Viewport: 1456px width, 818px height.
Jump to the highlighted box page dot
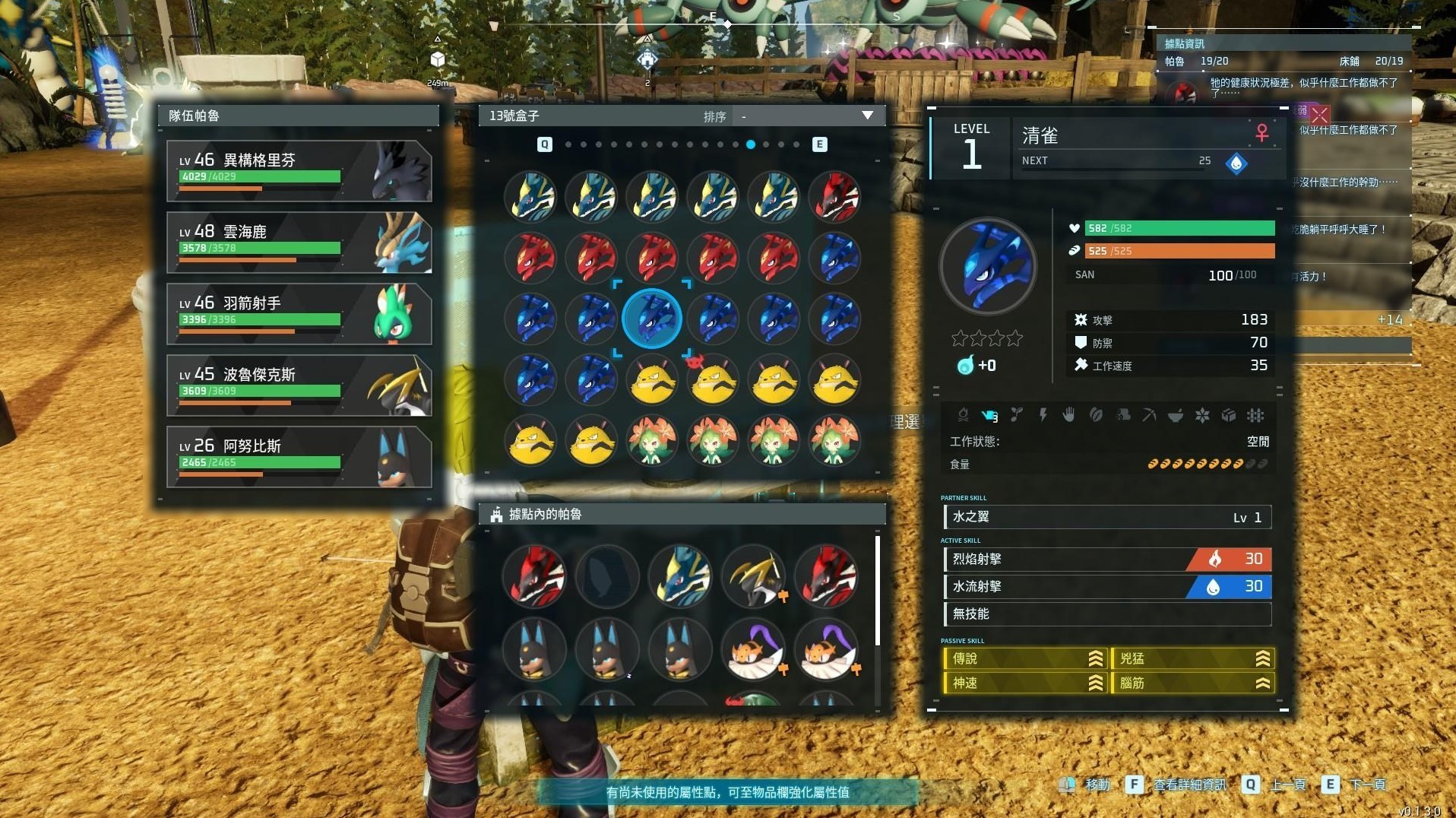click(751, 144)
